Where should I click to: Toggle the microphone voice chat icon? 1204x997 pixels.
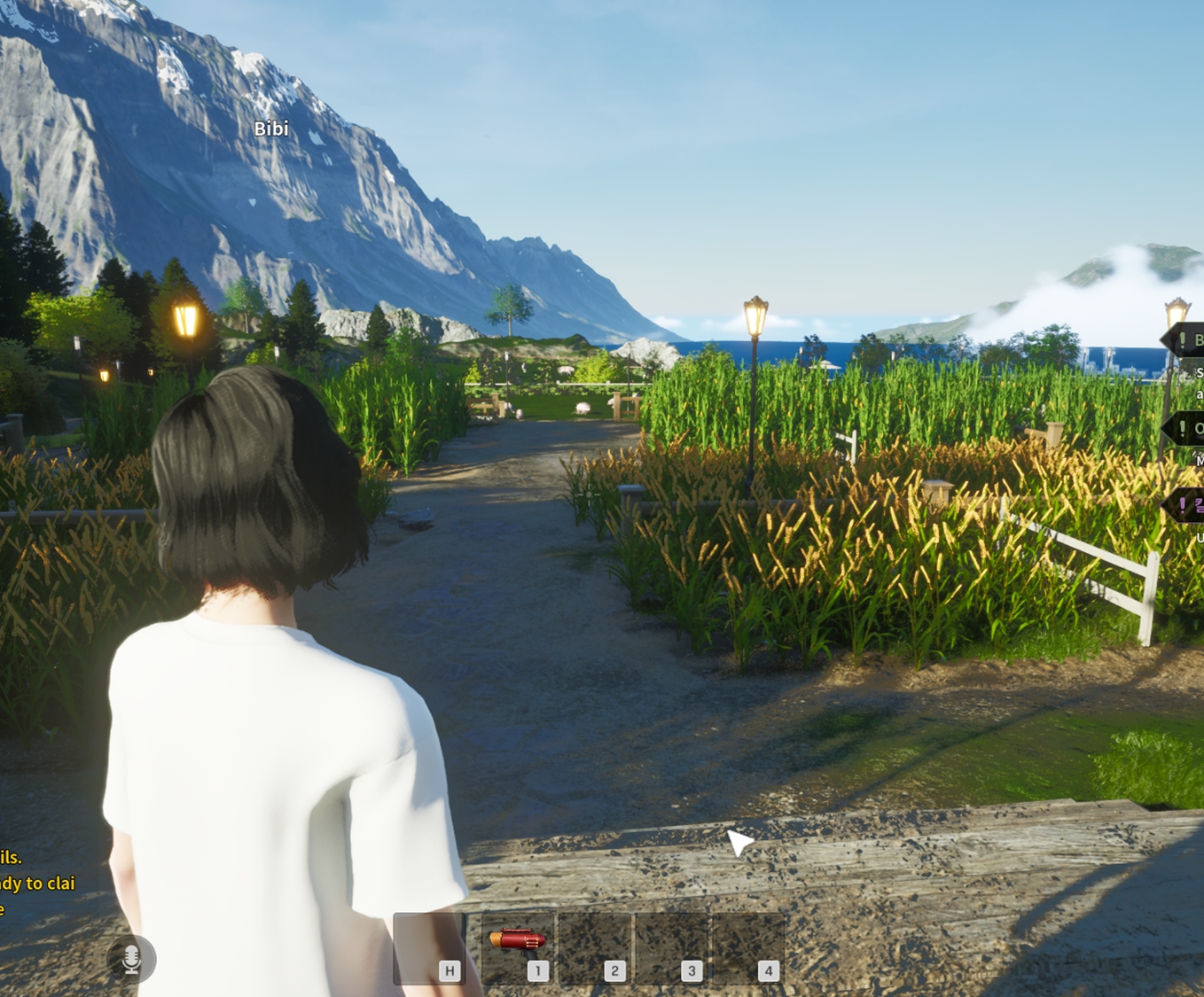[131, 959]
